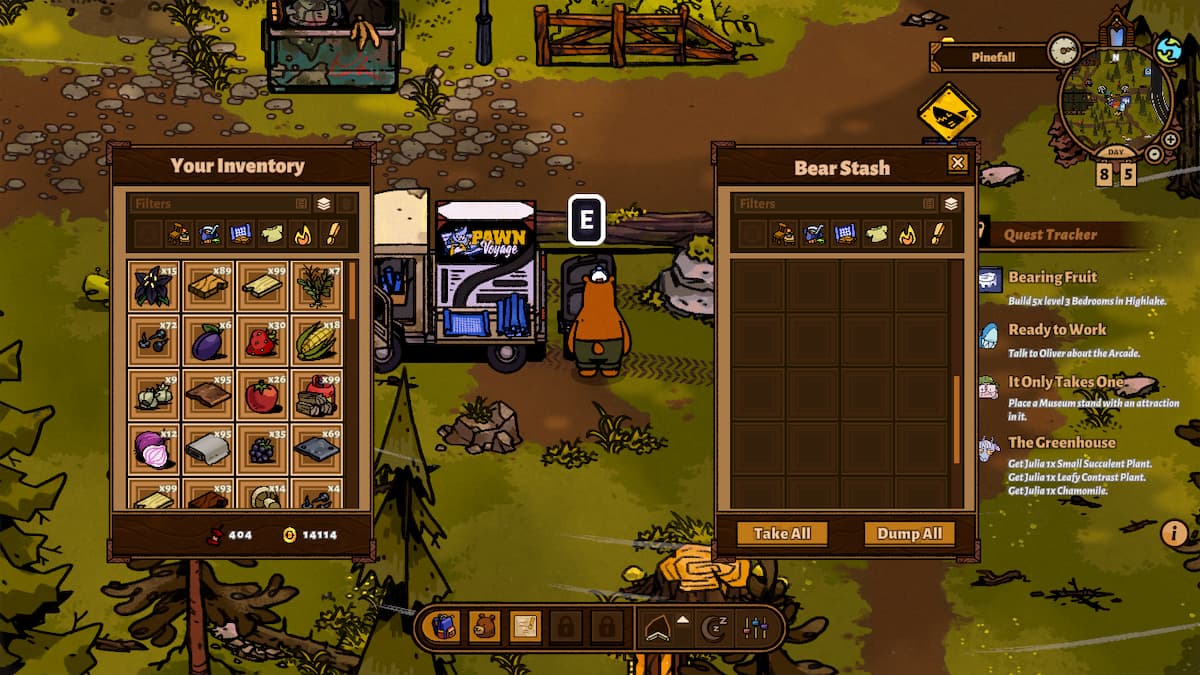Zoom in the minimap with plus button
This screenshot has height=675, width=1200.
pyautogui.click(x=1171, y=141)
